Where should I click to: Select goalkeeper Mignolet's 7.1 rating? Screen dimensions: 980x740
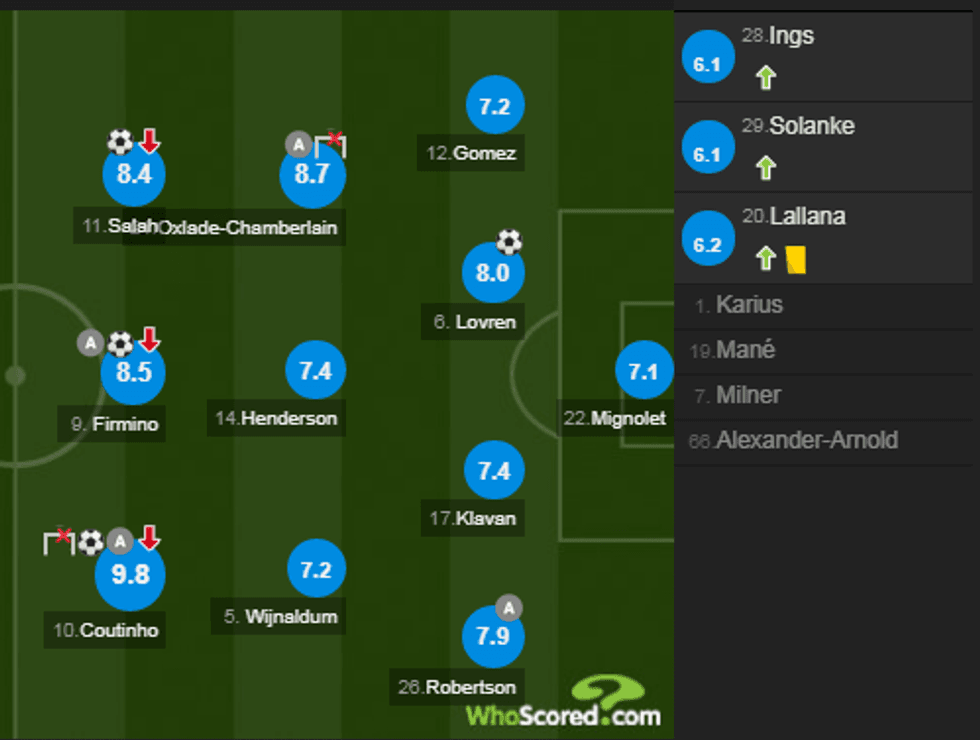pos(643,371)
